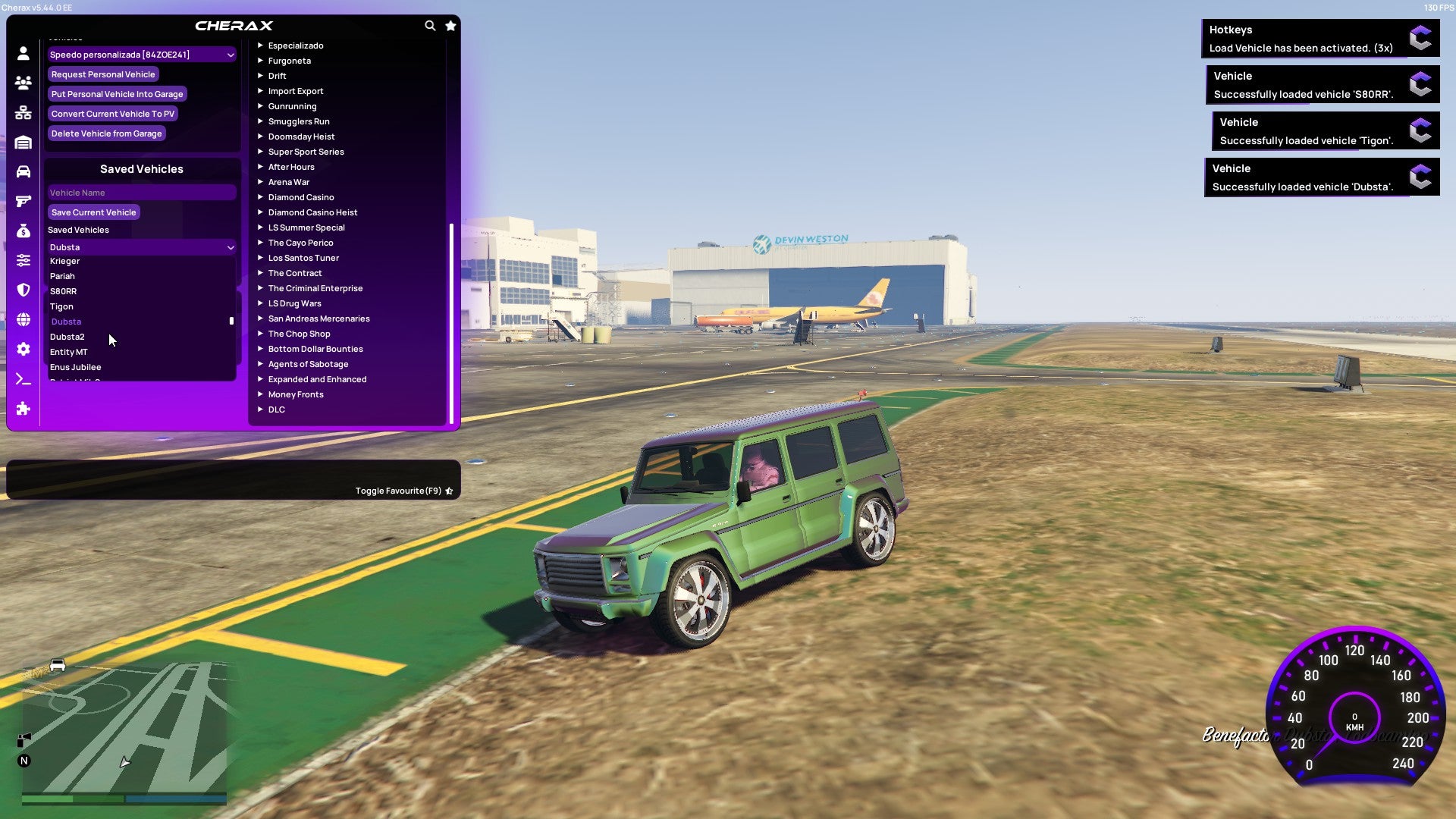The width and height of the screenshot is (1456, 819).
Task: Click the favourites star next to search
Action: [450, 25]
